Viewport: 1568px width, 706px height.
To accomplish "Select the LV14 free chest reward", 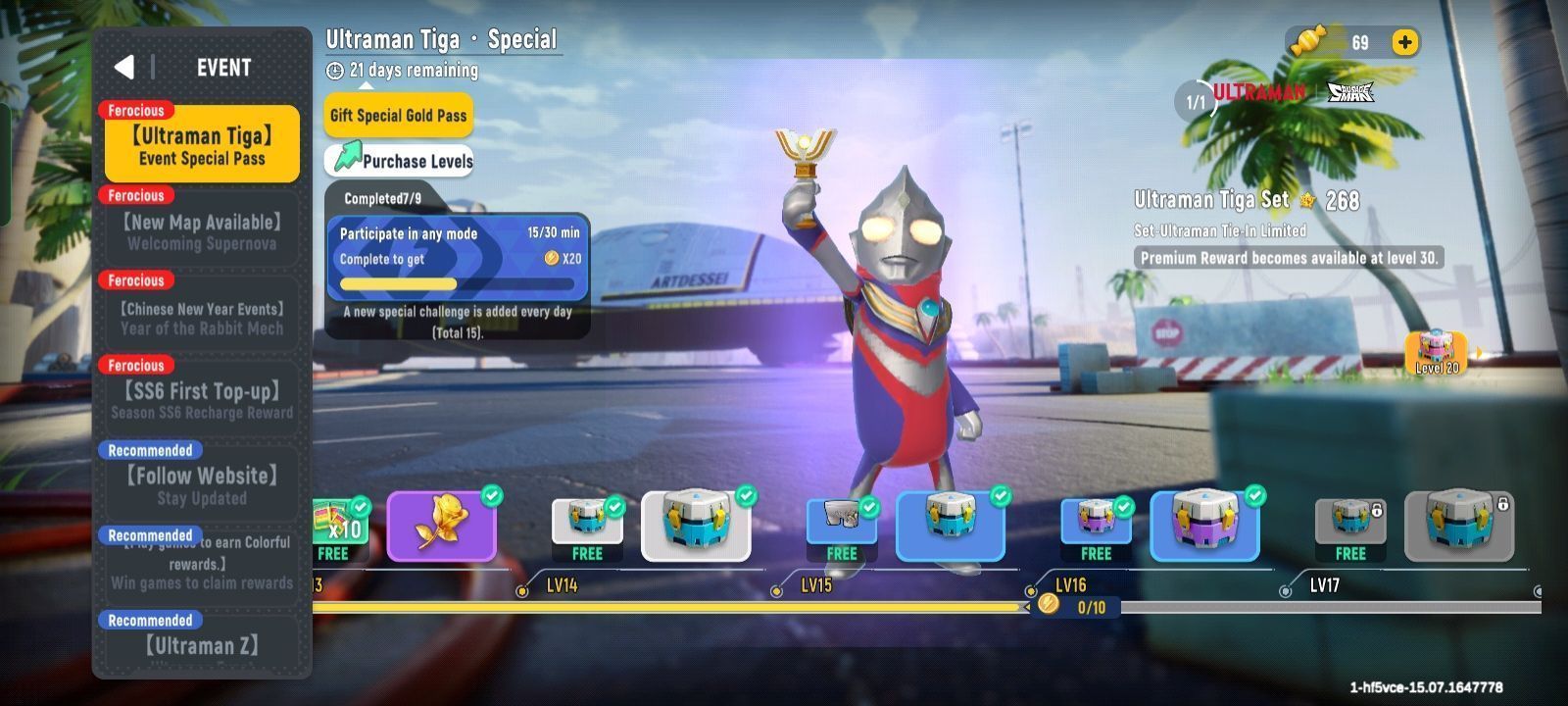I will (x=586, y=528).
